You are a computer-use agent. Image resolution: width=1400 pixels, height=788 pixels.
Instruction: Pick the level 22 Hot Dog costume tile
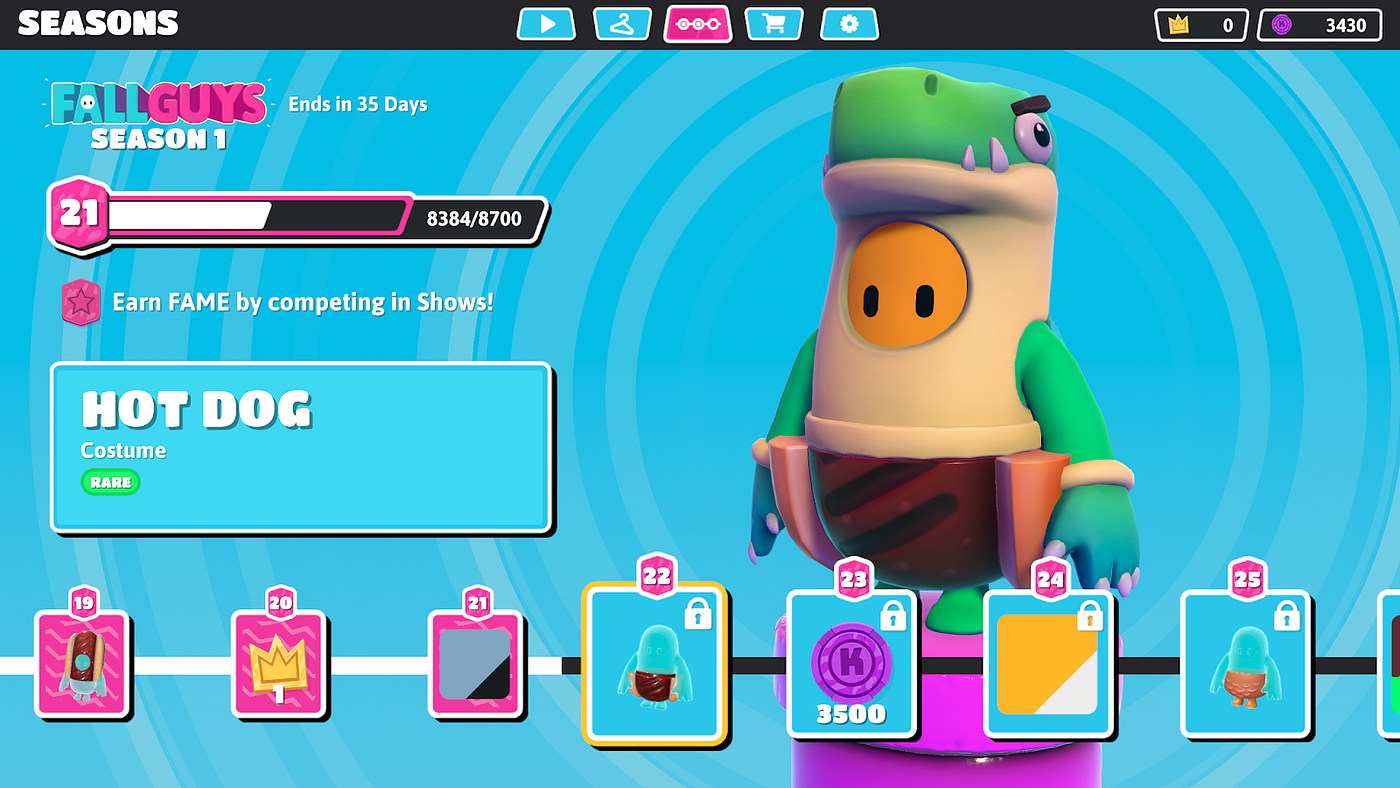(655, 663)
